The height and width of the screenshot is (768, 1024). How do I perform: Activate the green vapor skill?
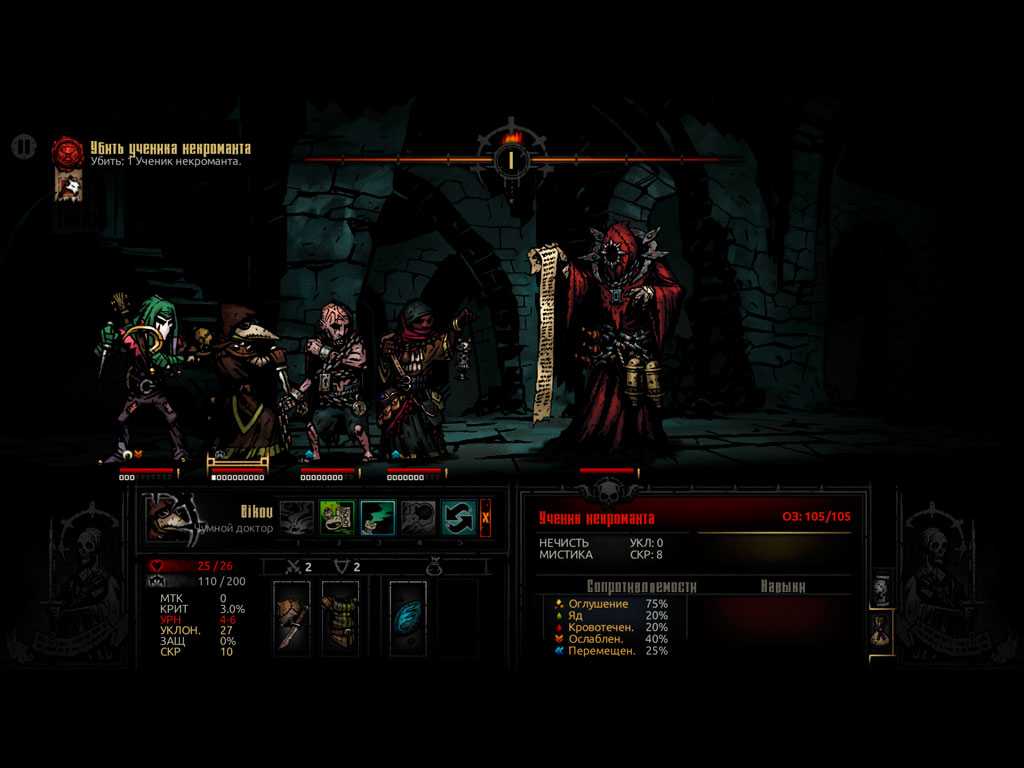click(x=378, y=517)
